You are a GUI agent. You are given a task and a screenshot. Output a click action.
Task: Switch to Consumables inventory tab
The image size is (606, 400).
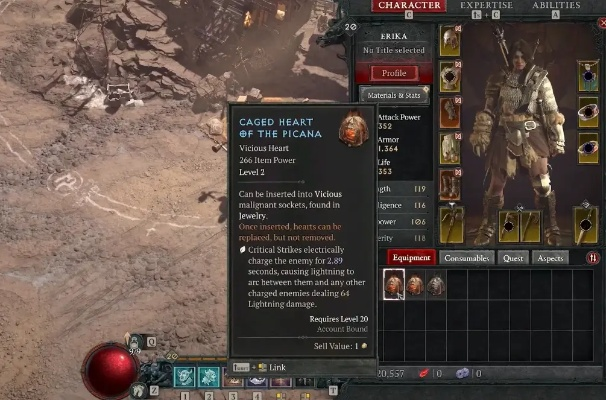(468, 258)
